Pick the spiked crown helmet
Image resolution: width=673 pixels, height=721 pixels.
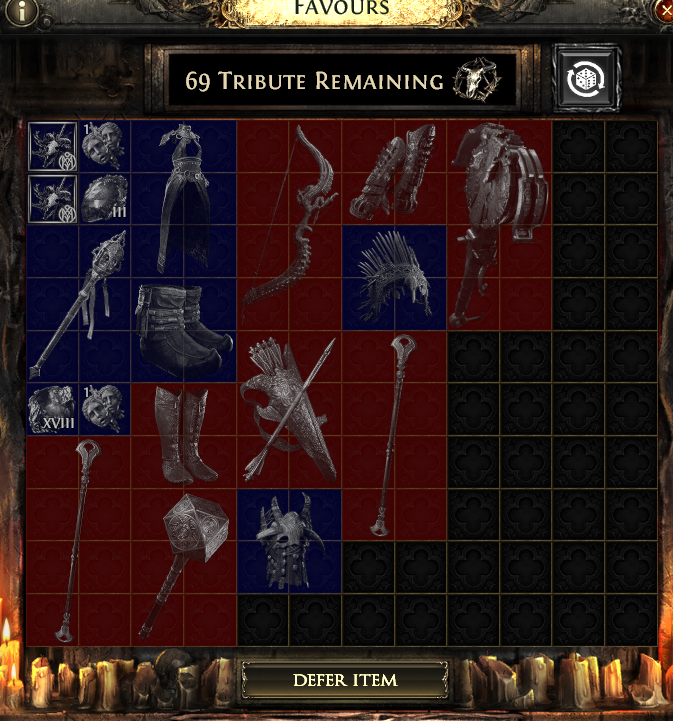[394, 277]
